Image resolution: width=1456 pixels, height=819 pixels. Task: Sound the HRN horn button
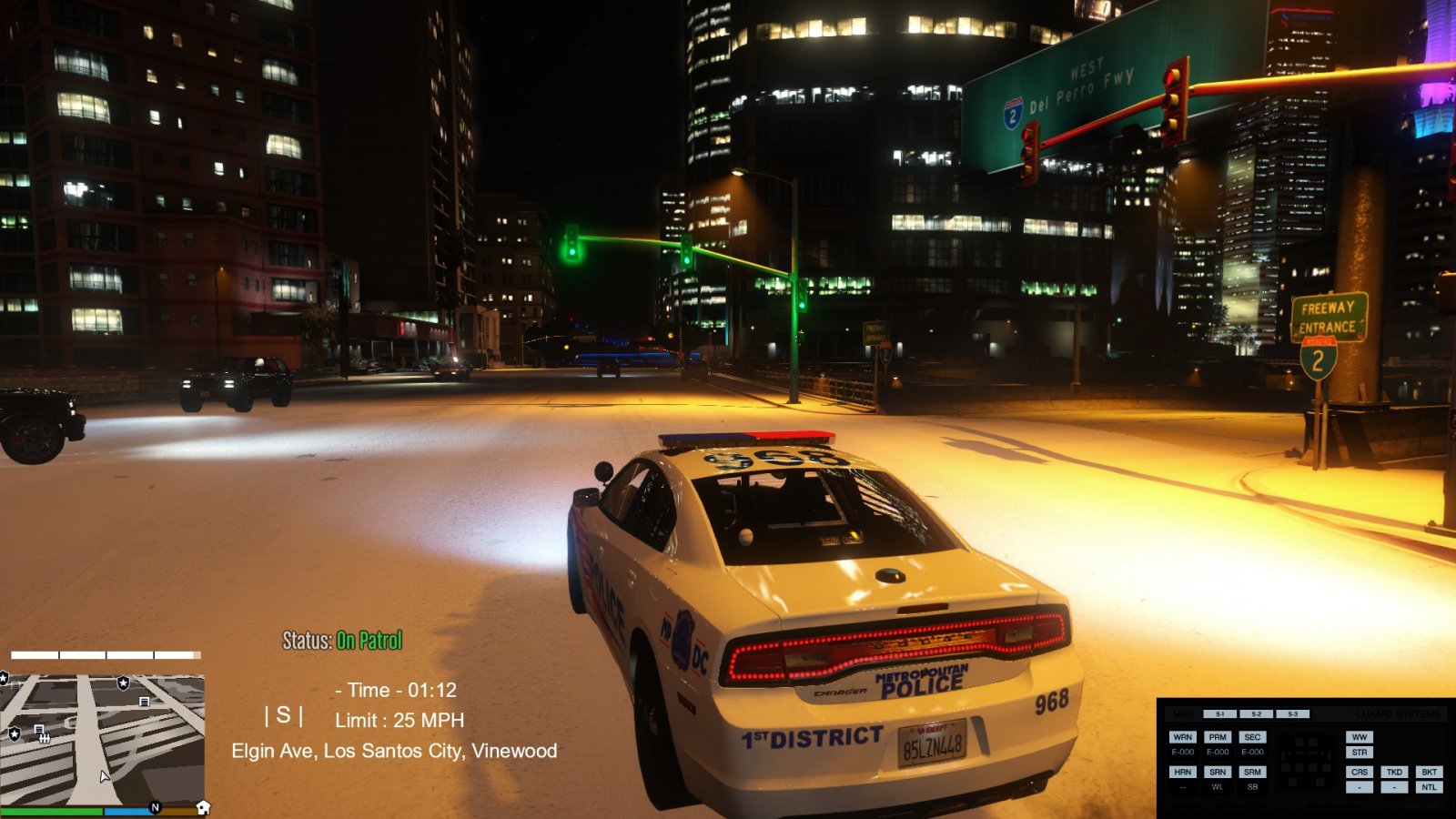[1182, 772]
